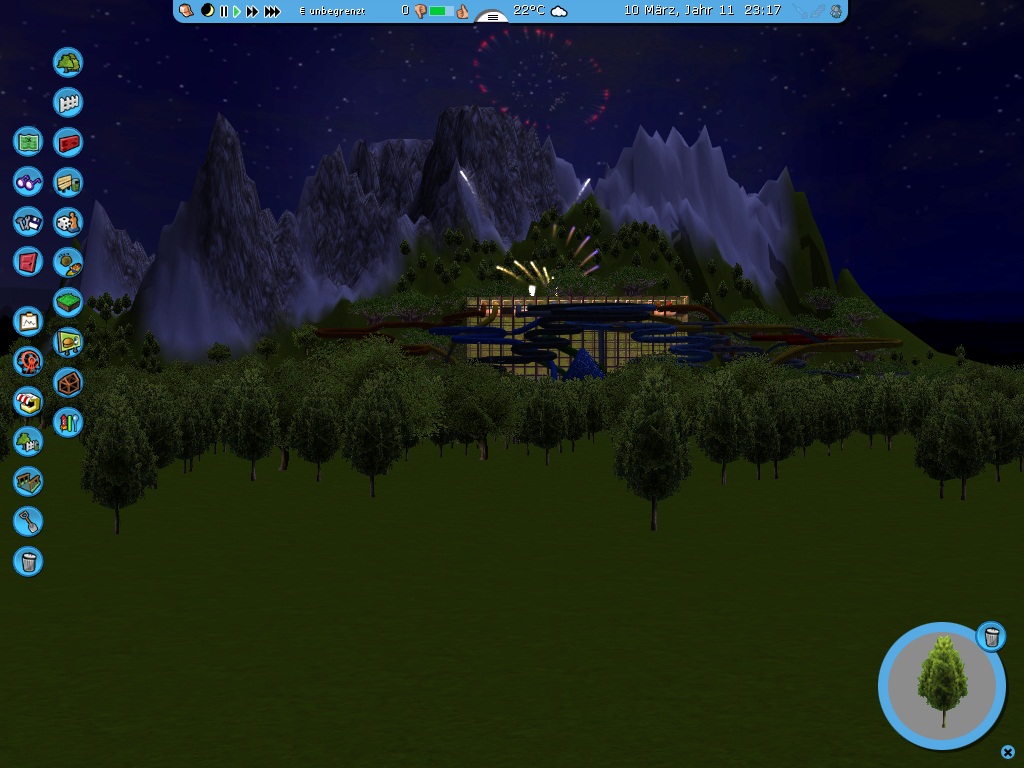This screenshot has width=1024, height=768.
Task: Open the fireworks rockets editor icon
Action: pyautogui.click(x=68, y=423)
